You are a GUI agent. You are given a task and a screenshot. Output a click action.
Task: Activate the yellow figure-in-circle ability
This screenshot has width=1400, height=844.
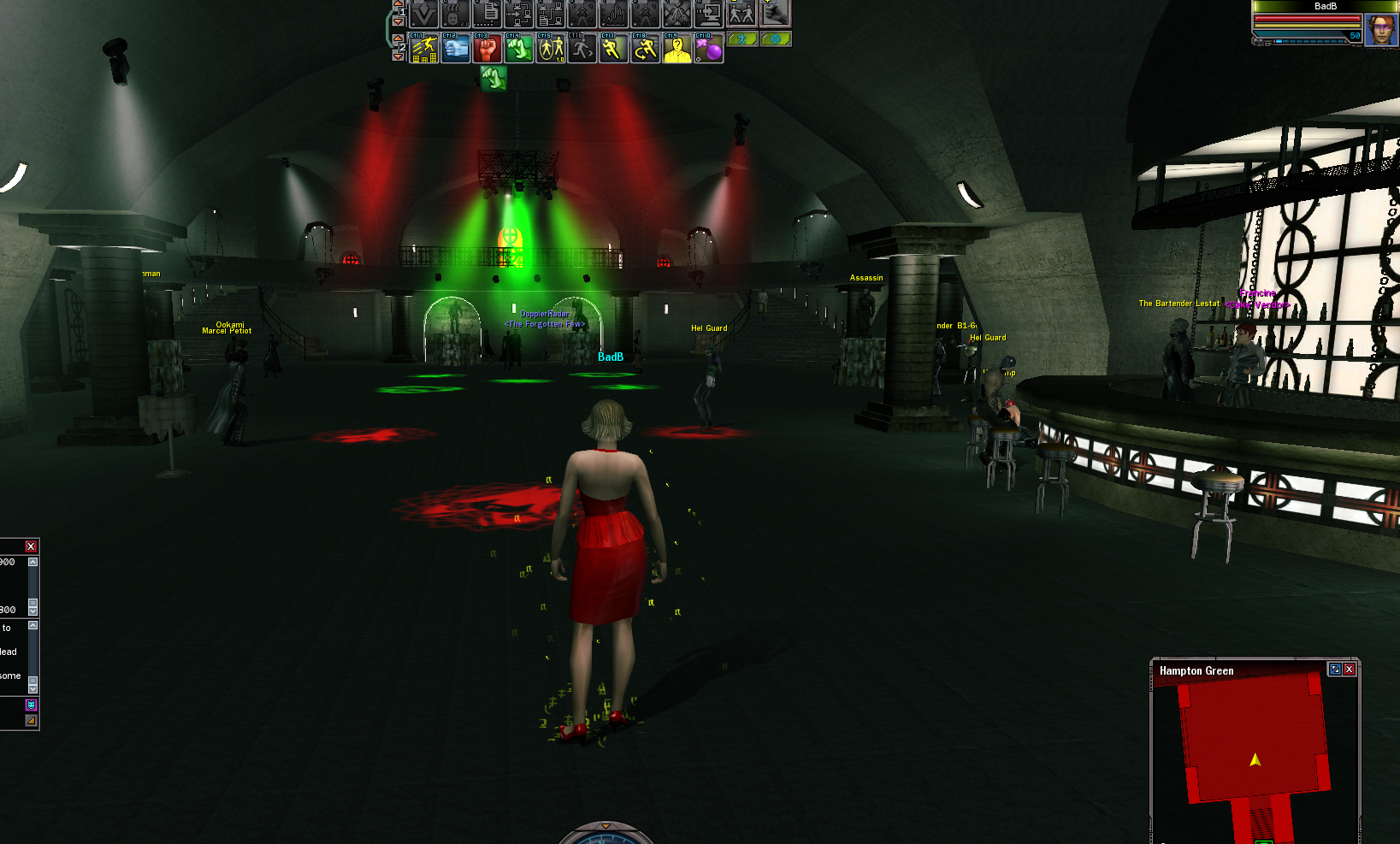[551, 49]
